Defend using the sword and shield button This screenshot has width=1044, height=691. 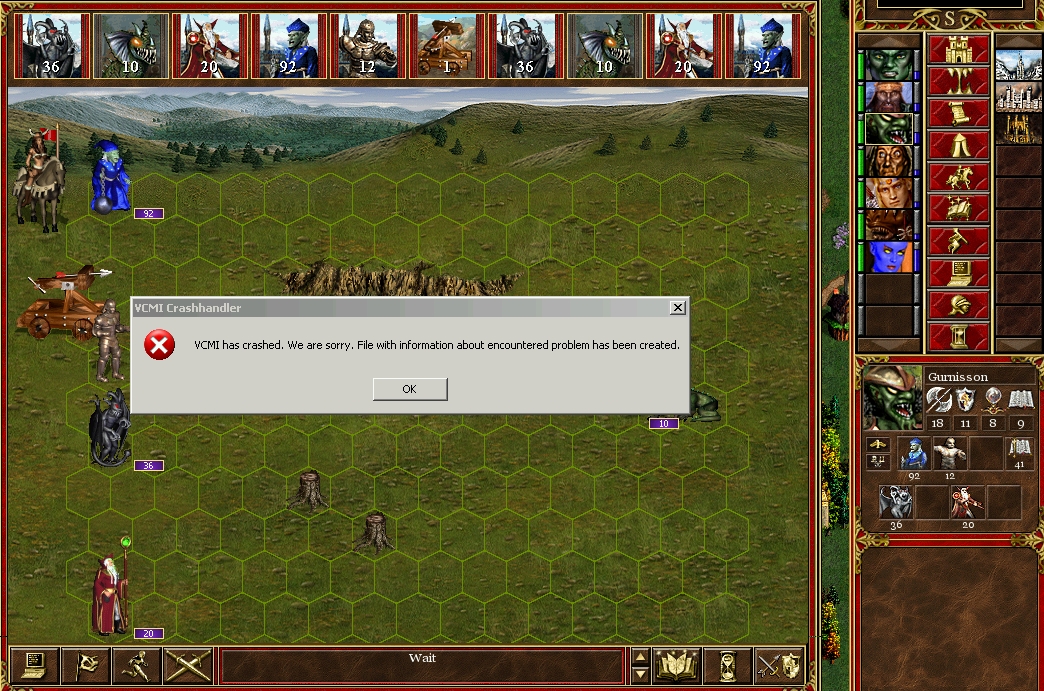(x=777, y=665)
